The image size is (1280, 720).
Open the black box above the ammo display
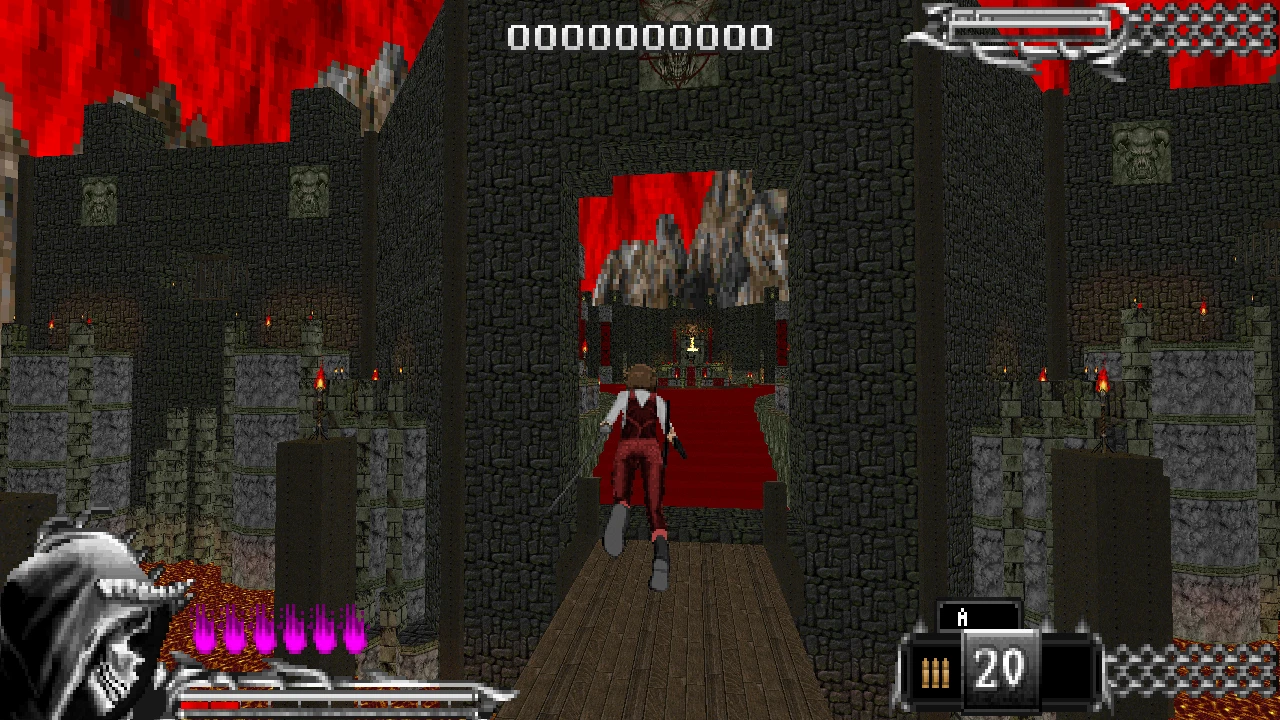(x=977, y=615)
